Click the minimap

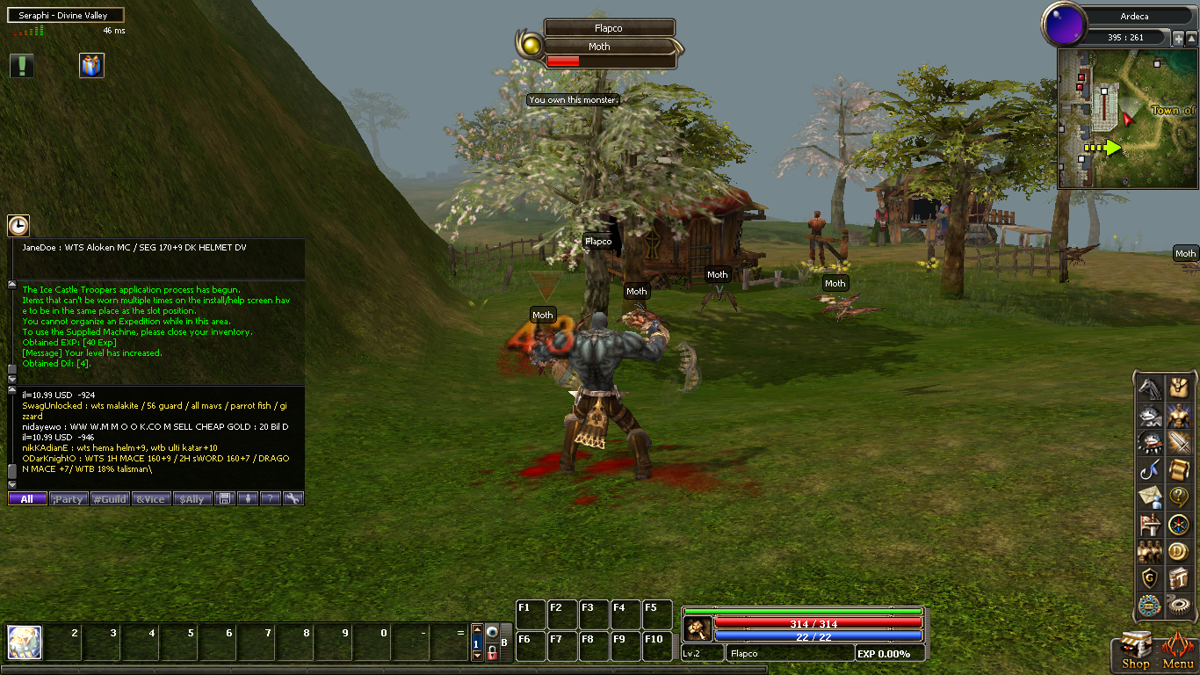(x=1127, y=120)
